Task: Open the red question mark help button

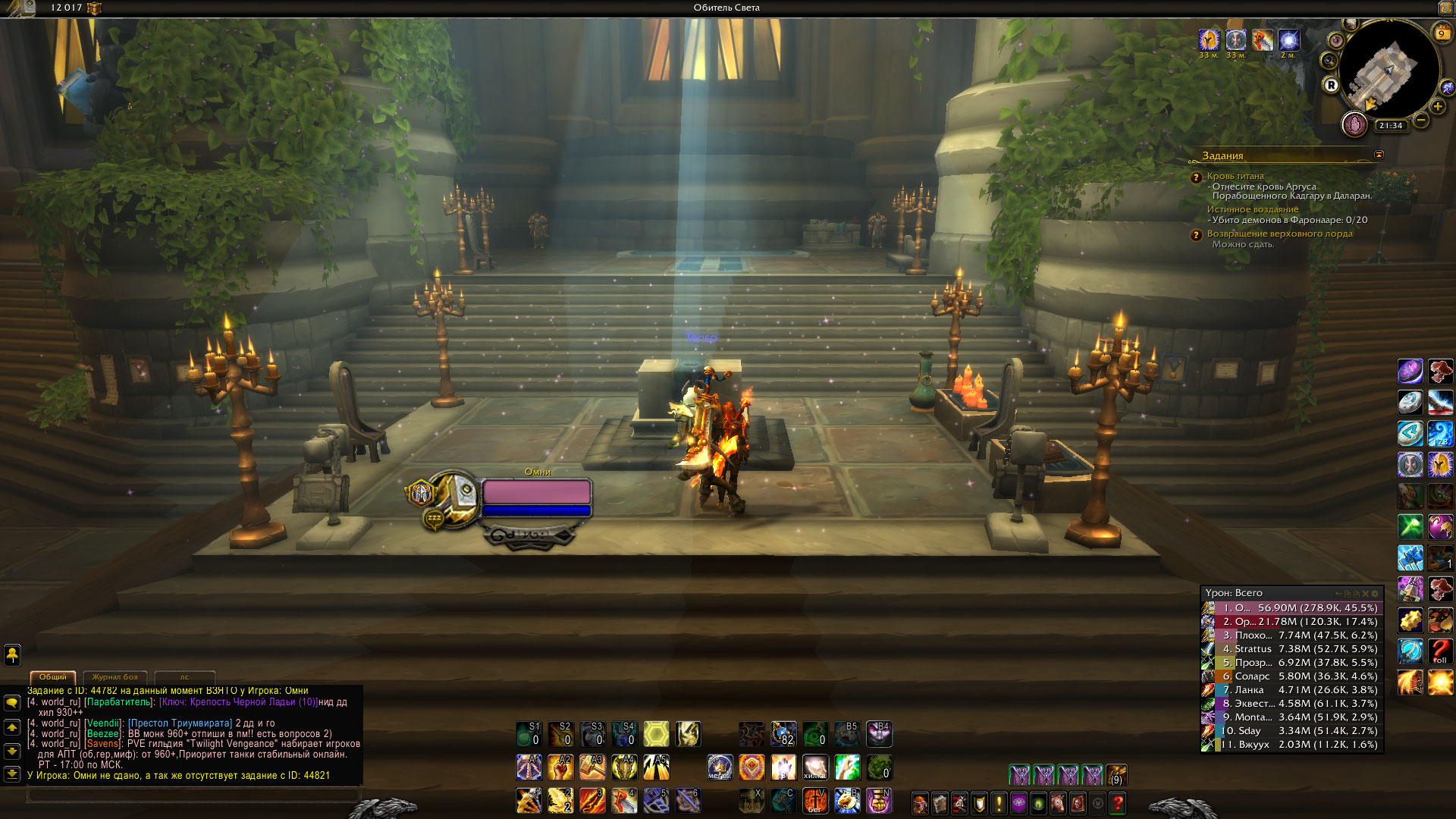Action: click(1118, 802)
